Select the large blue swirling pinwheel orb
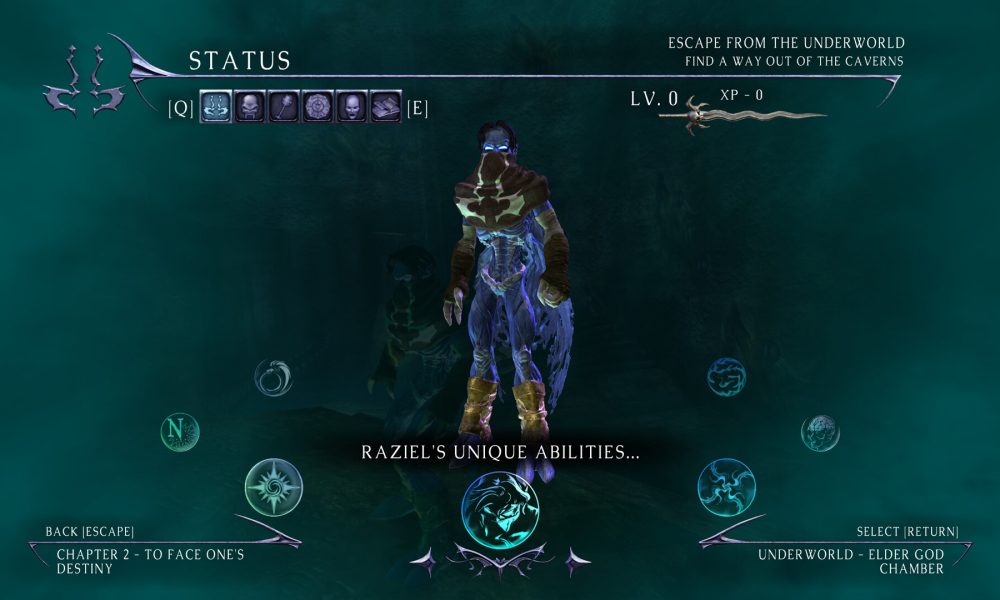 coord(726,487)
